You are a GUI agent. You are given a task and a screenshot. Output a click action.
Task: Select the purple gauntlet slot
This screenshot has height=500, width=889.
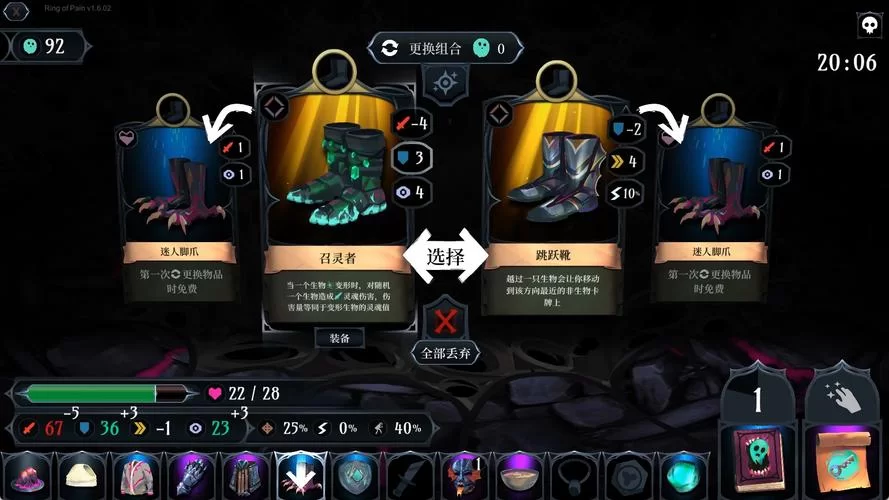click(x=188, y=475)
